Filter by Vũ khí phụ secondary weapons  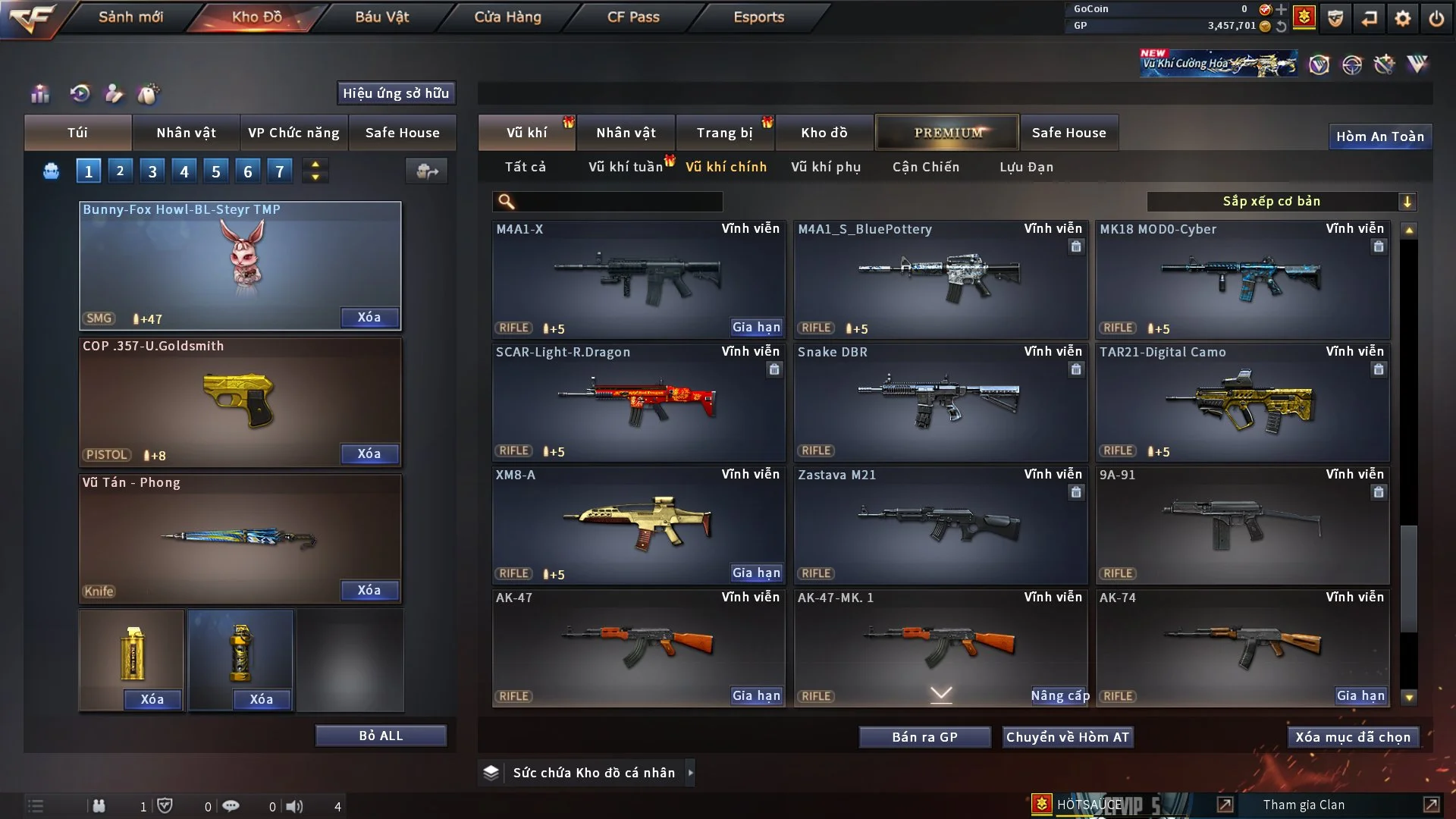tap(825, 167)
